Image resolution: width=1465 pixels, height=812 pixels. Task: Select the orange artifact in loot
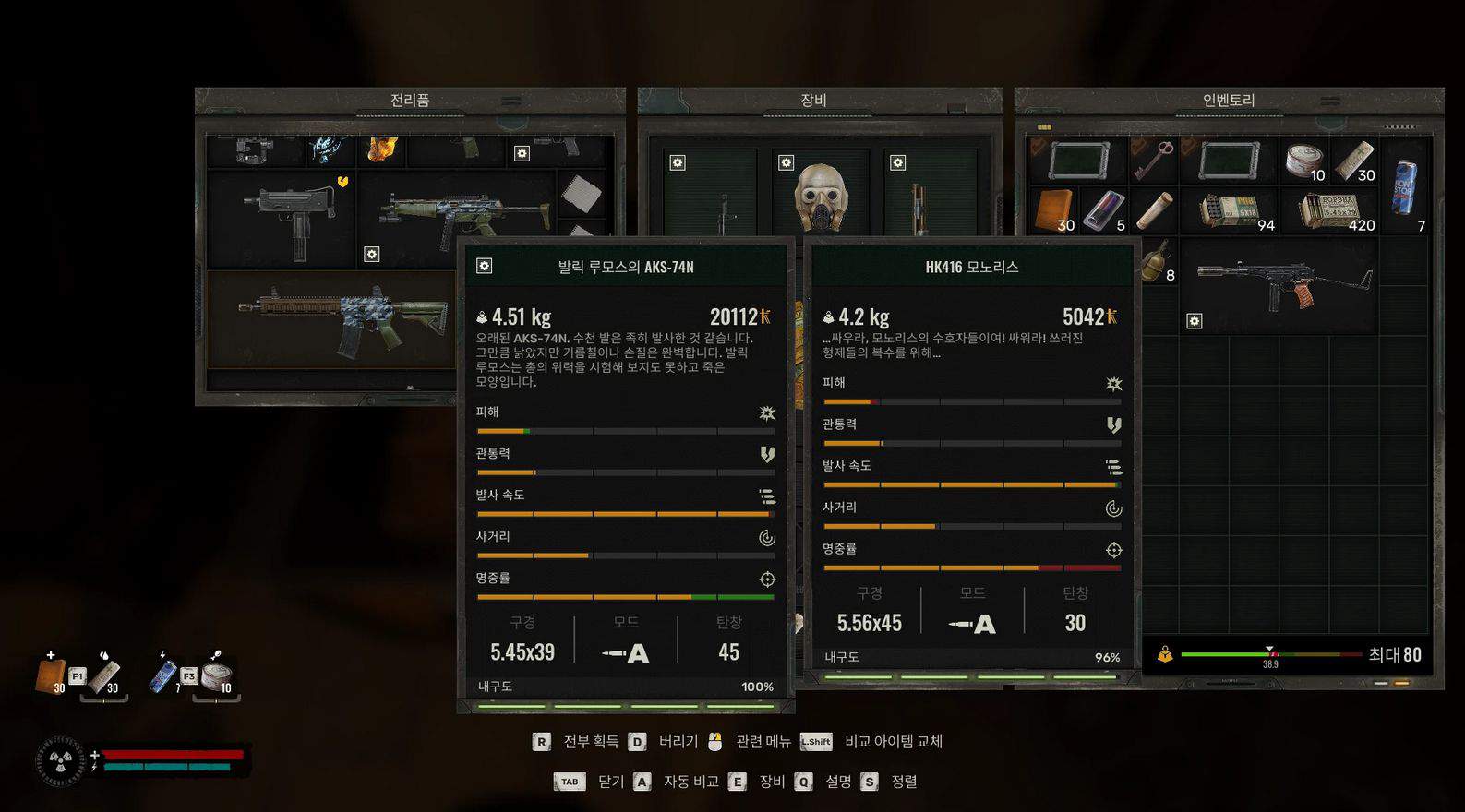(381, 149)
